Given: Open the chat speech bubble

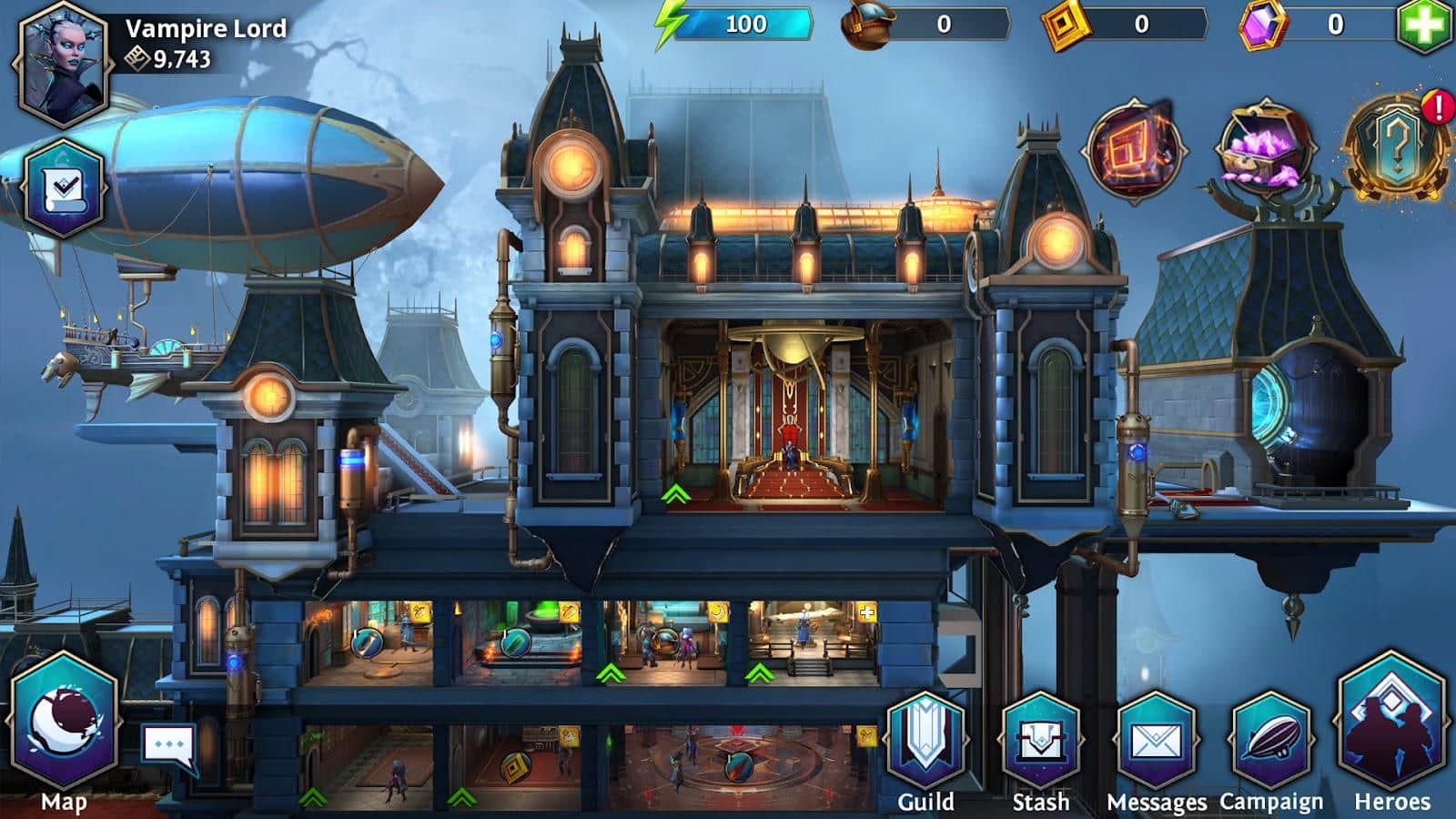Looking at the screenshot, I should pyautogui.click(x=168, y=746).
